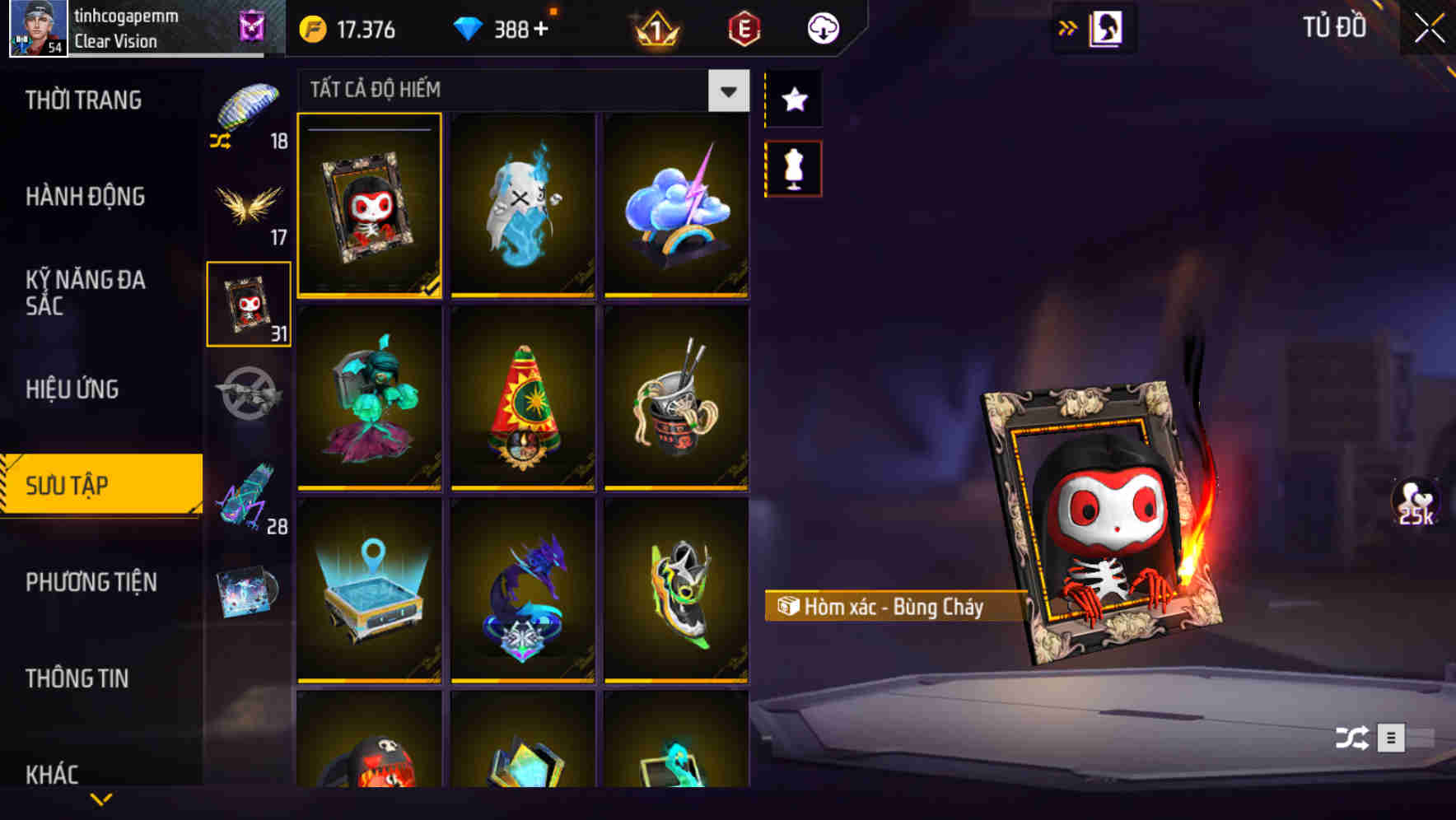1456x820 pixels.
Task: Toggle the star favorites filter
Action: coord(793,100)
